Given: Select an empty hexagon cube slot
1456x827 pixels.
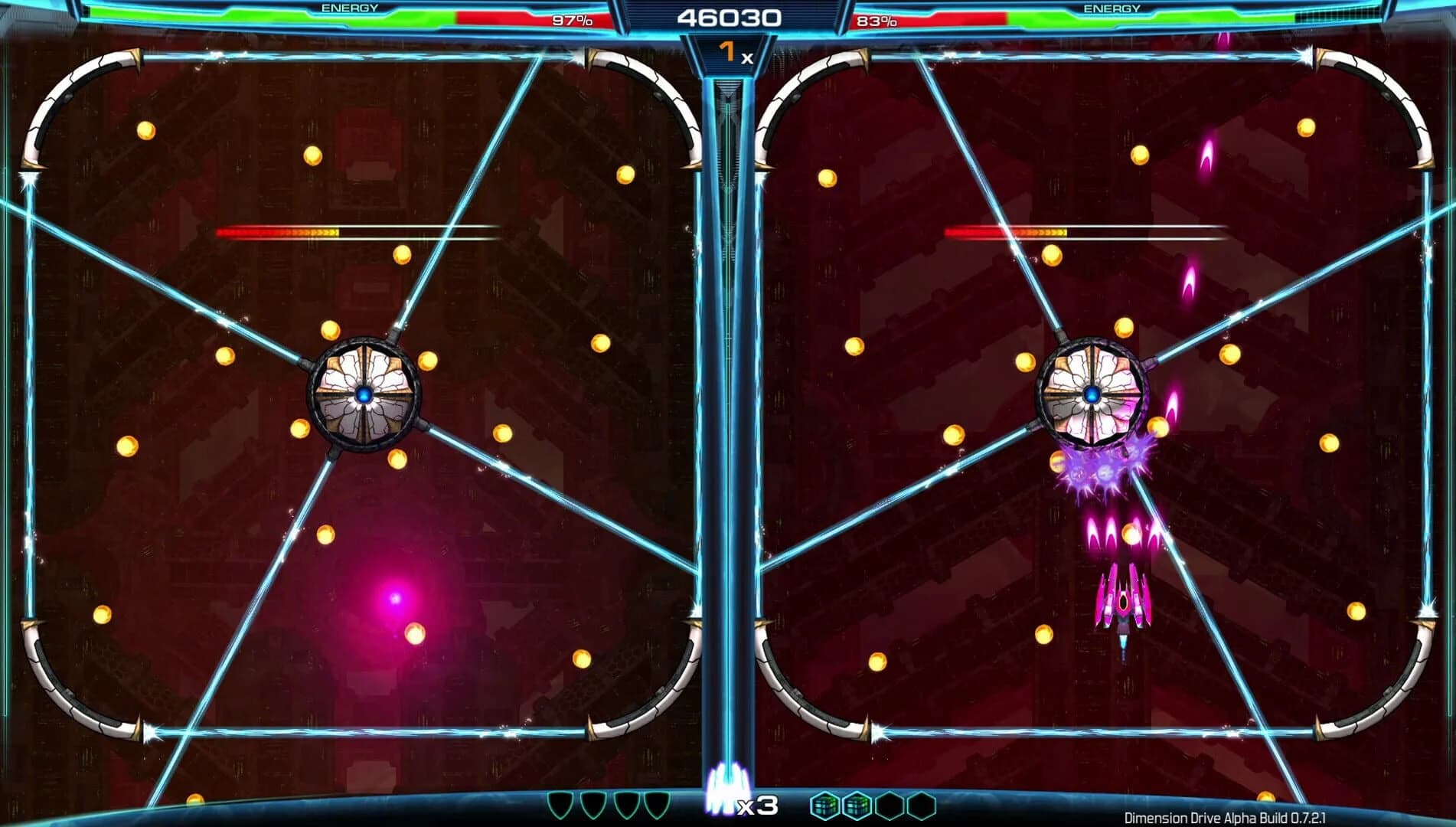Looking at the screenshot, I should pyautogui.click(x=888, y=804).
